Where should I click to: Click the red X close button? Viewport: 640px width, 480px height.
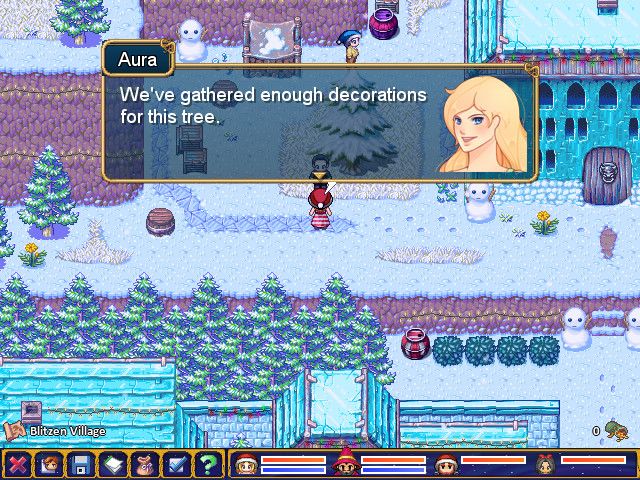tap(18, 464)
